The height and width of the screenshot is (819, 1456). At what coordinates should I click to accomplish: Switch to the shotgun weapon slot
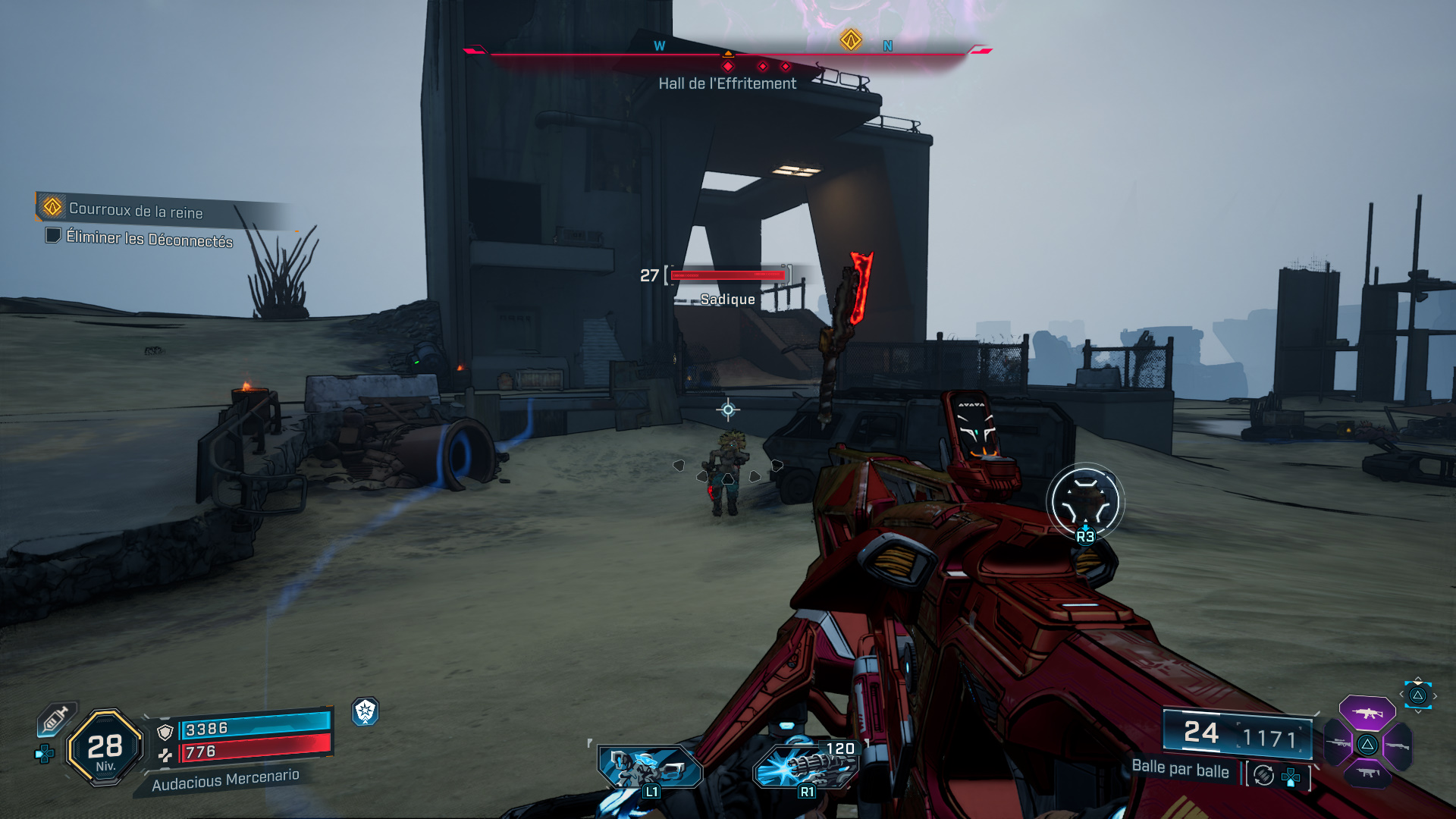point(1397,745)
